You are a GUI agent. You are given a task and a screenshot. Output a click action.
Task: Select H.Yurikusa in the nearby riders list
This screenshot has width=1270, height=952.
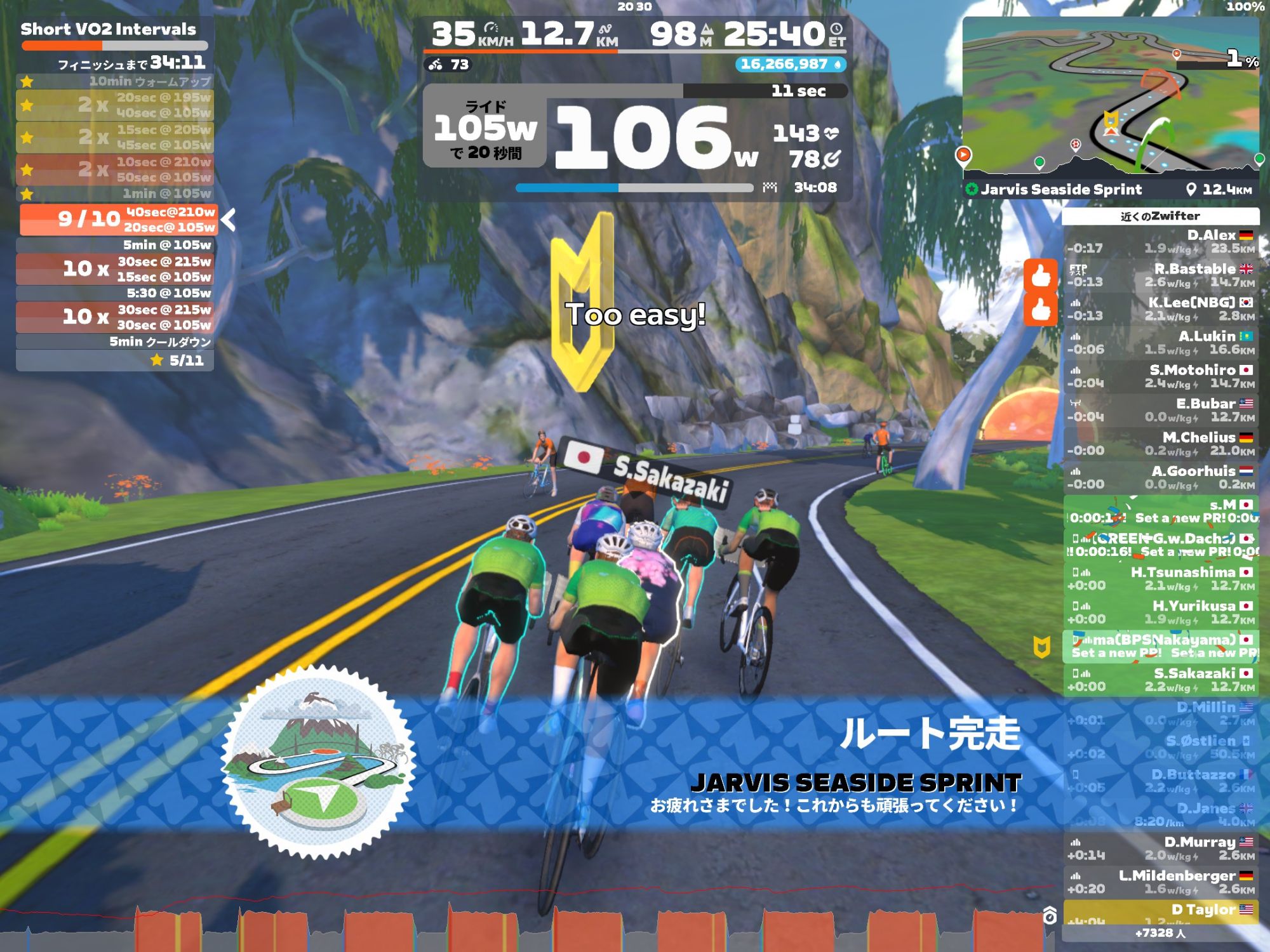coord(1161,612)
